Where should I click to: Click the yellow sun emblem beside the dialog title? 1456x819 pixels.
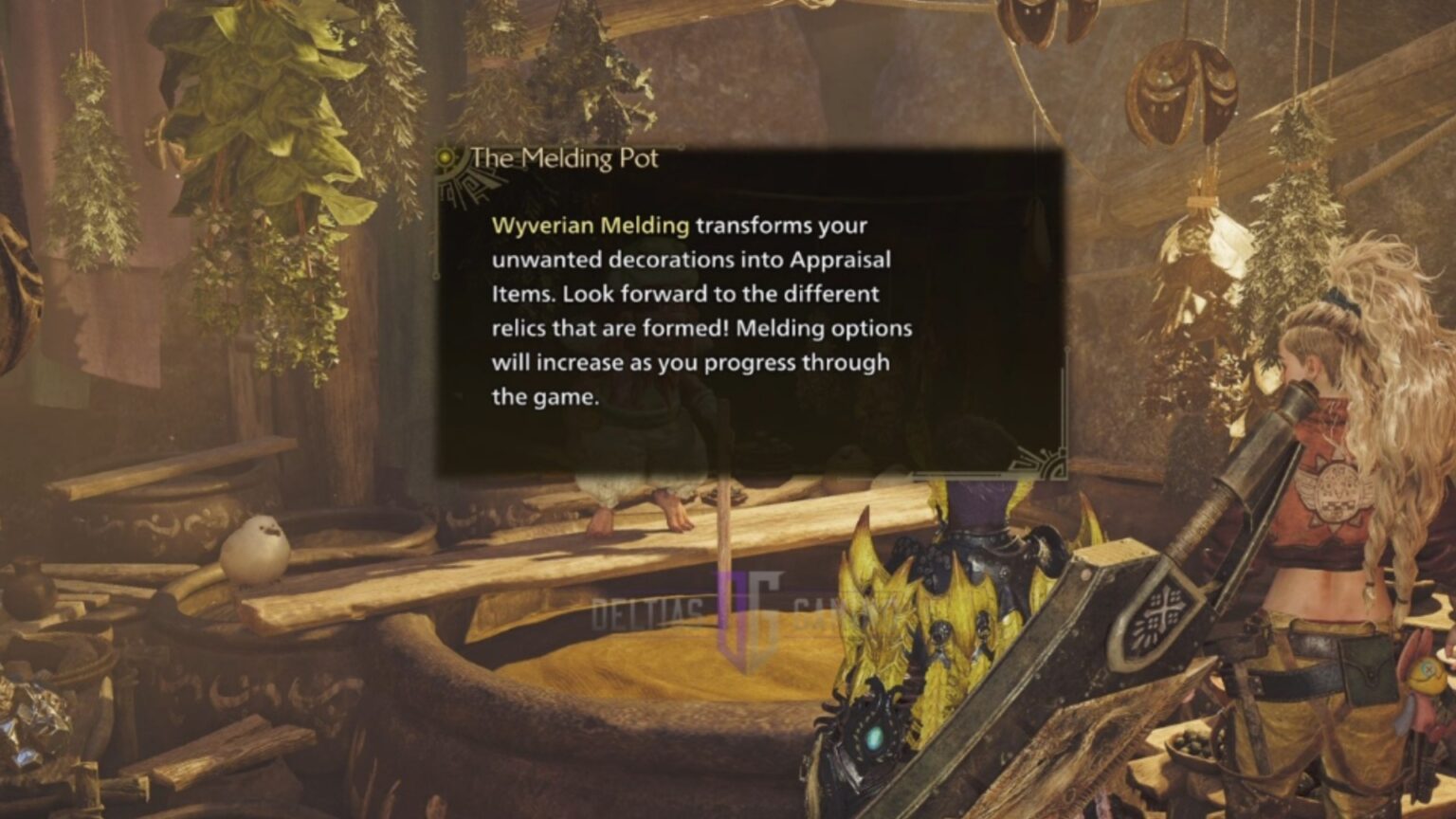click(x=444, y=155)
